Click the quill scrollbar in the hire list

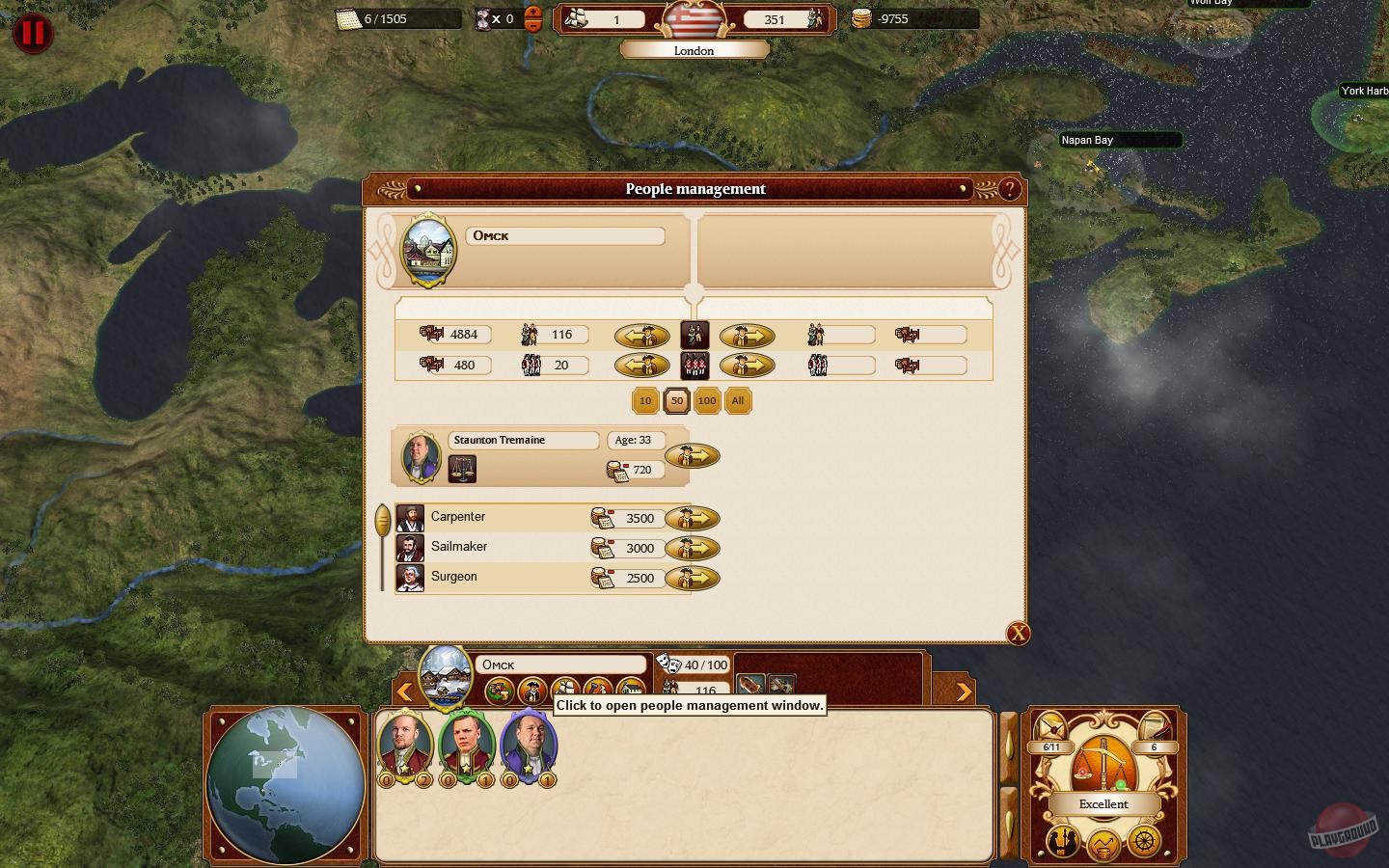[x=383, y=517]
